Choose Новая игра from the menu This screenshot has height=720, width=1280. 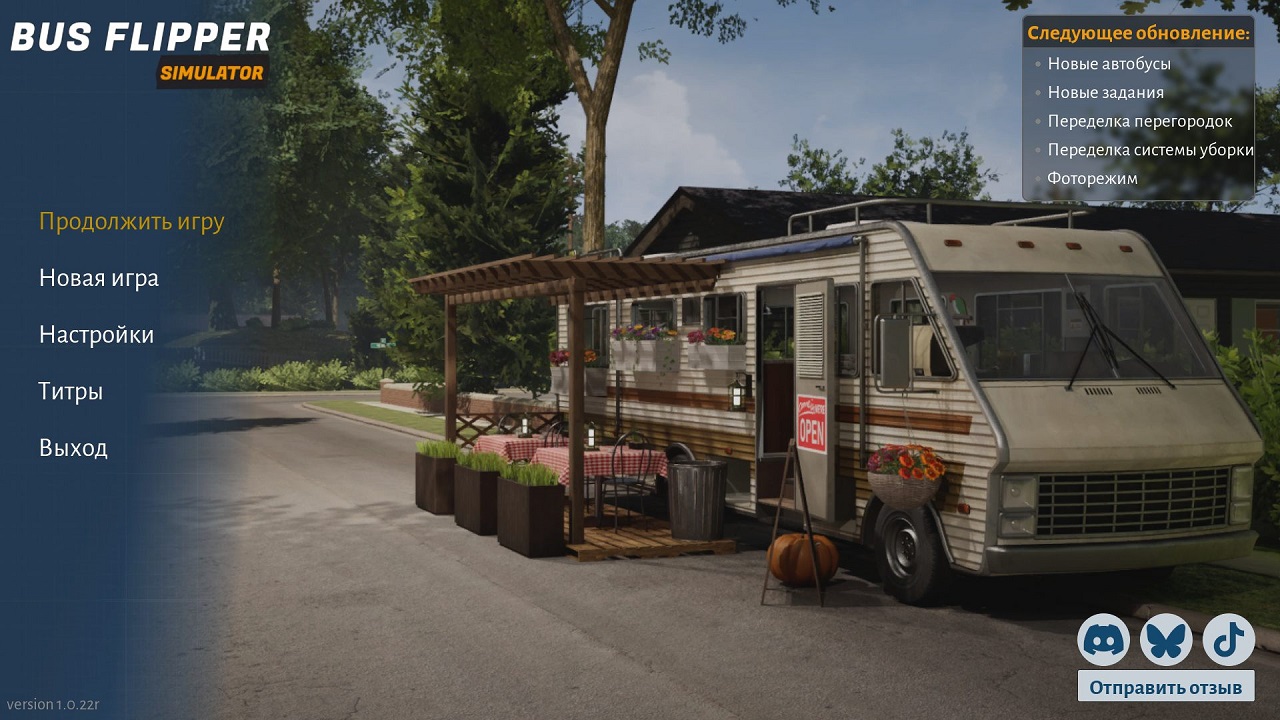click(x=97, y=278)
